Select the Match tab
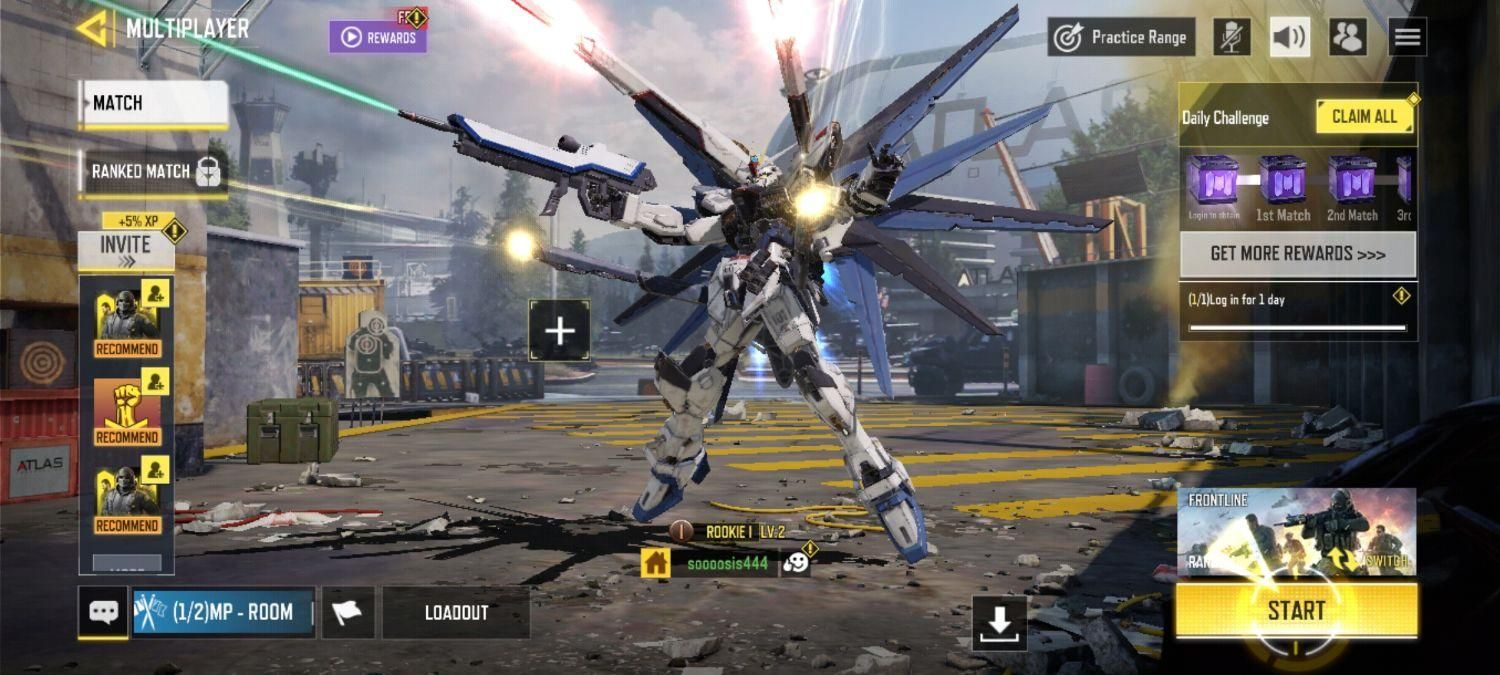 pyautogui.click(x=154, y=104)
